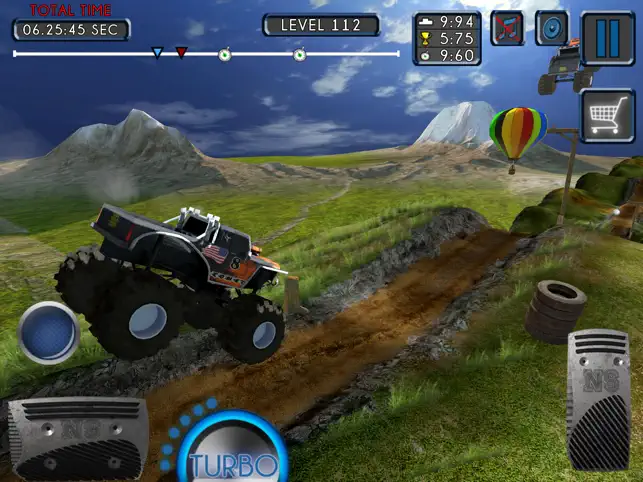Image resolution: width=643 pixels, height=482 pixels.
Task: Step on the brake pedal at left
Action: pyautogui.click(x=78, y=437)
